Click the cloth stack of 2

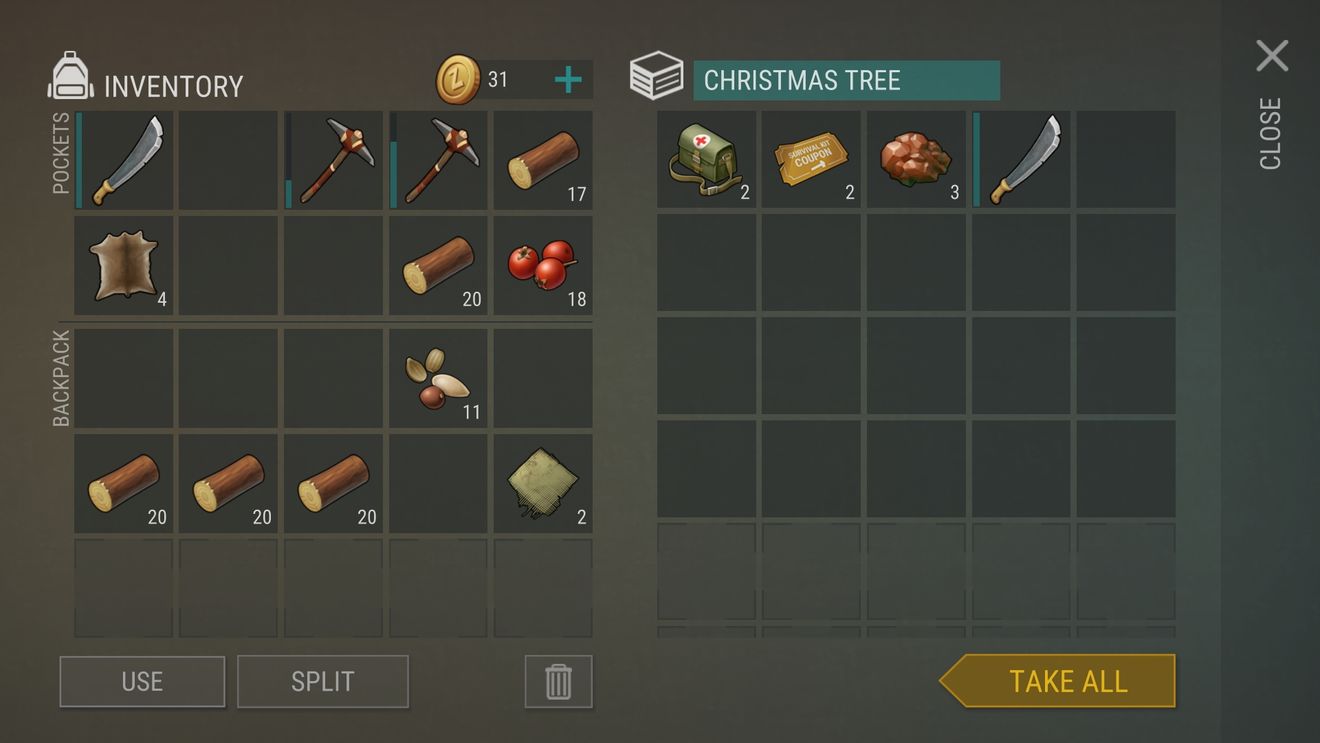point(543,485)
